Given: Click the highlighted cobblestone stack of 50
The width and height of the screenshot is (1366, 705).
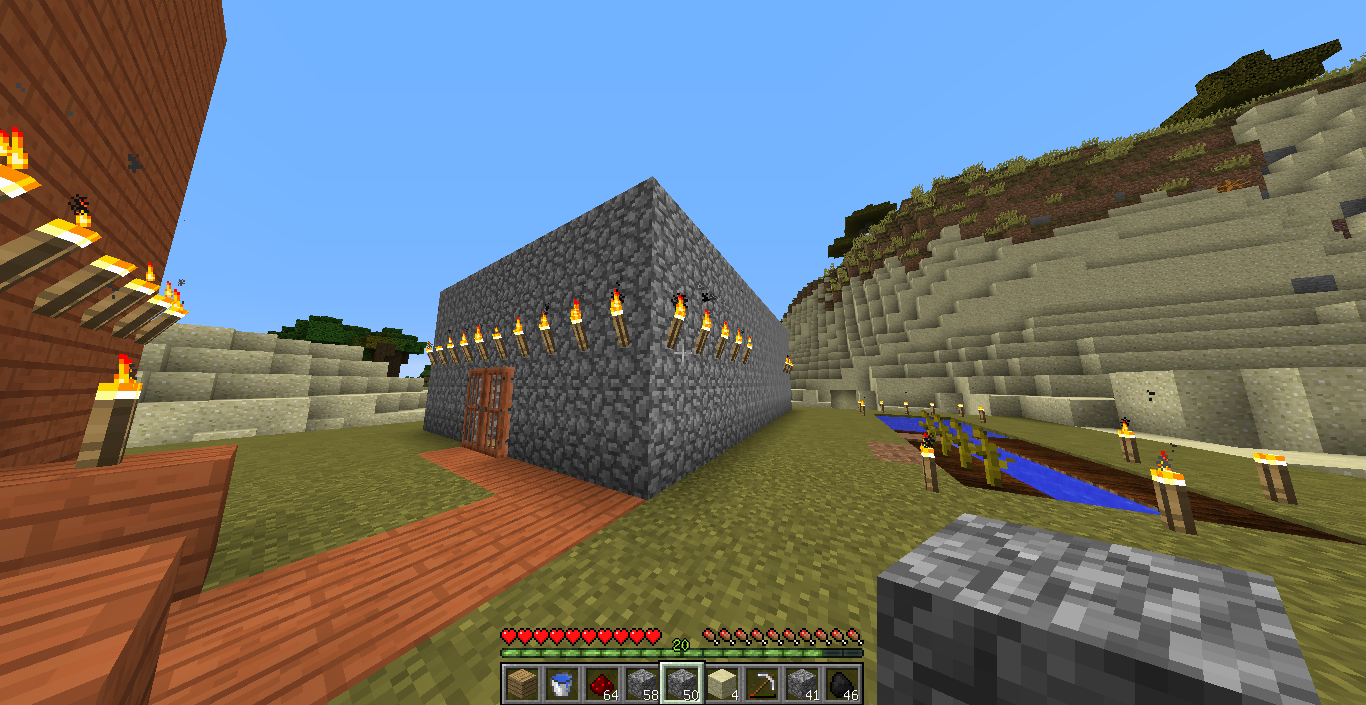Looking at the screenshot, I should point(681,684).
